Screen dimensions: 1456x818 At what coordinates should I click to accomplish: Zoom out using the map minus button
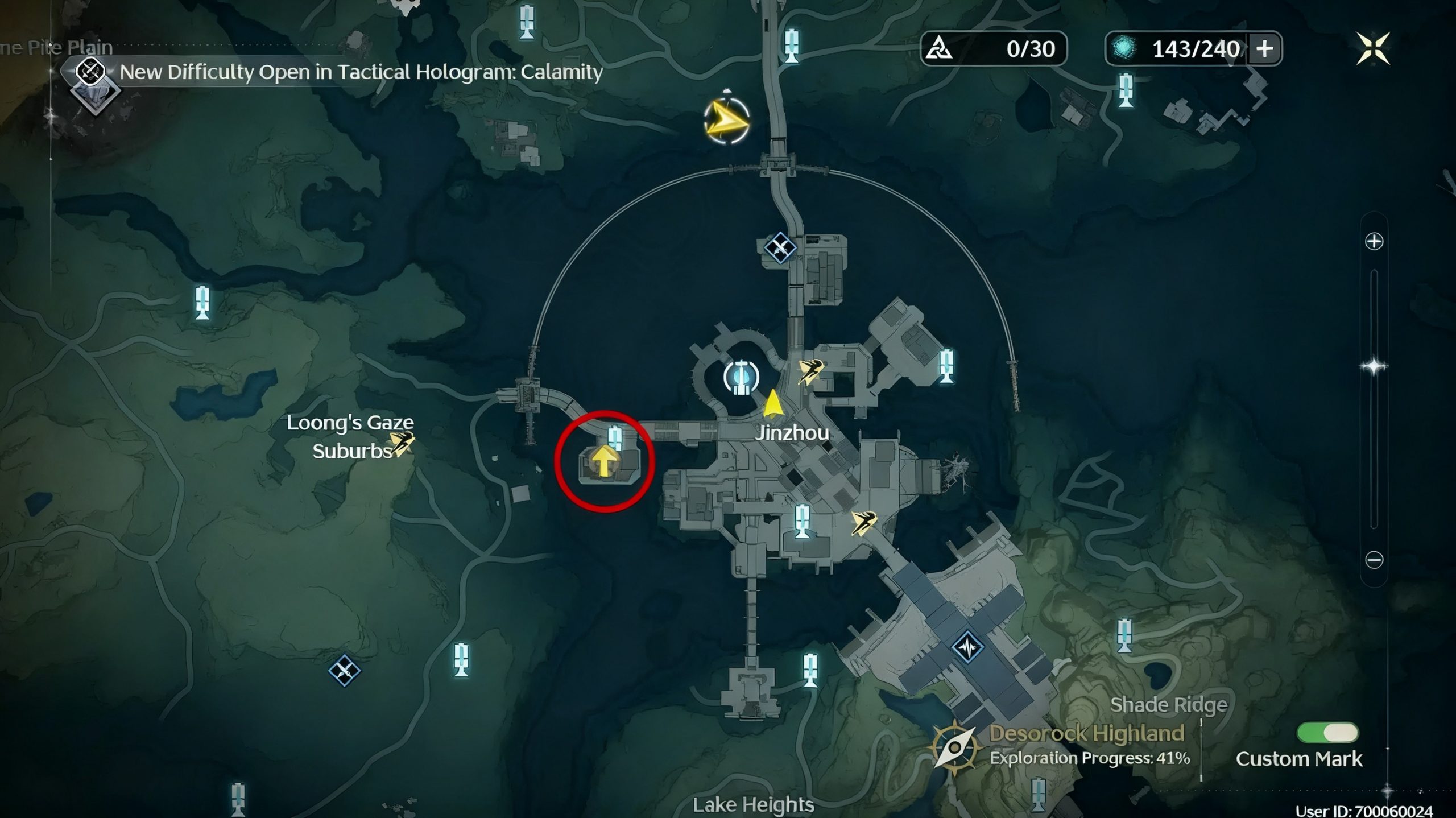click(1374, 560)
